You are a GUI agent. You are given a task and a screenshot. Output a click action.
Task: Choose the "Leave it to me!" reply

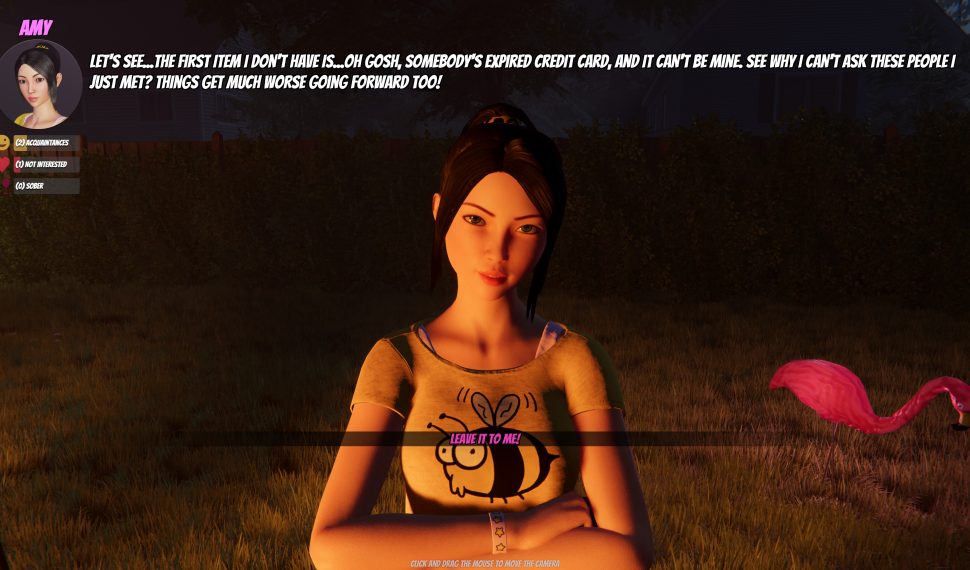pyautogui.click(x=485, y=438)
